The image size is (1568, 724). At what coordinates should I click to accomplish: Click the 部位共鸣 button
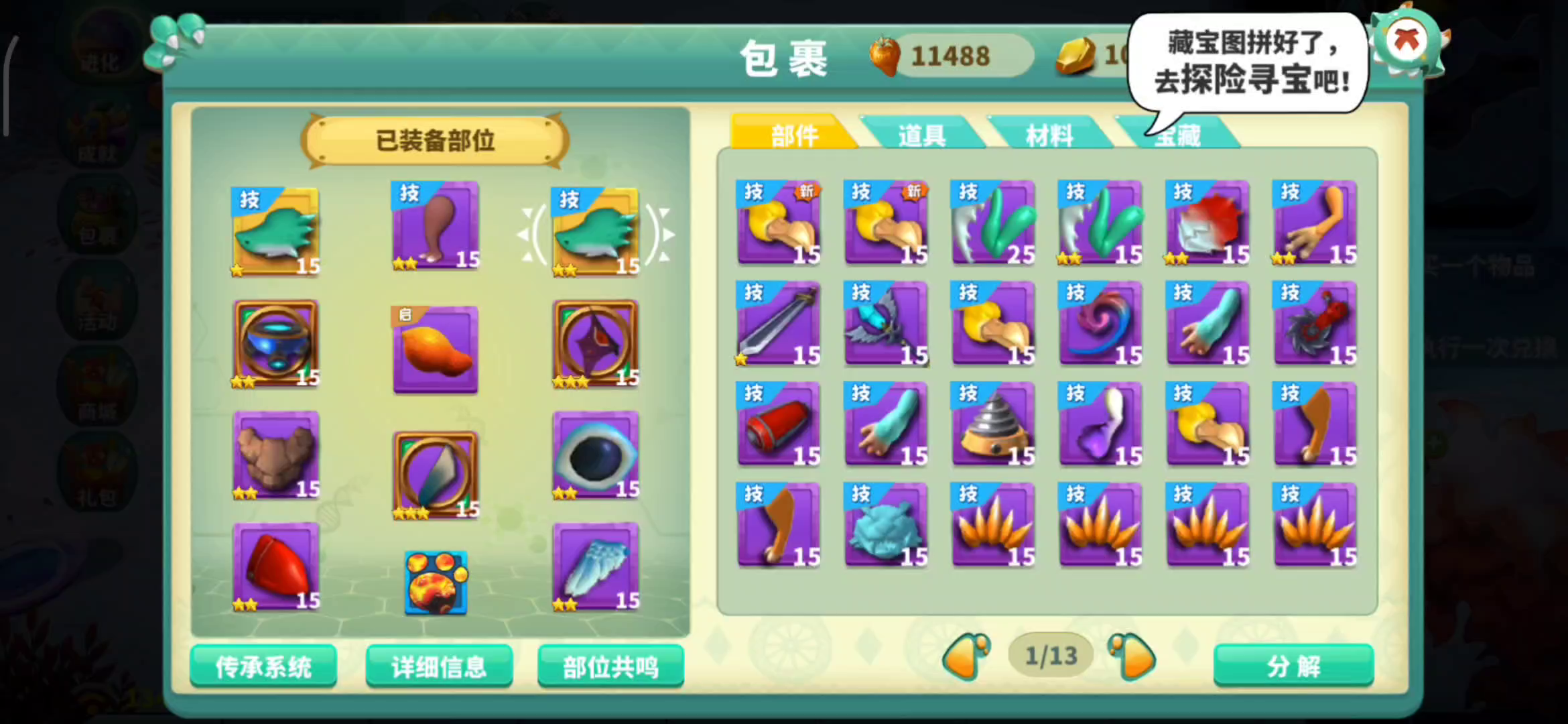[610, 666]
